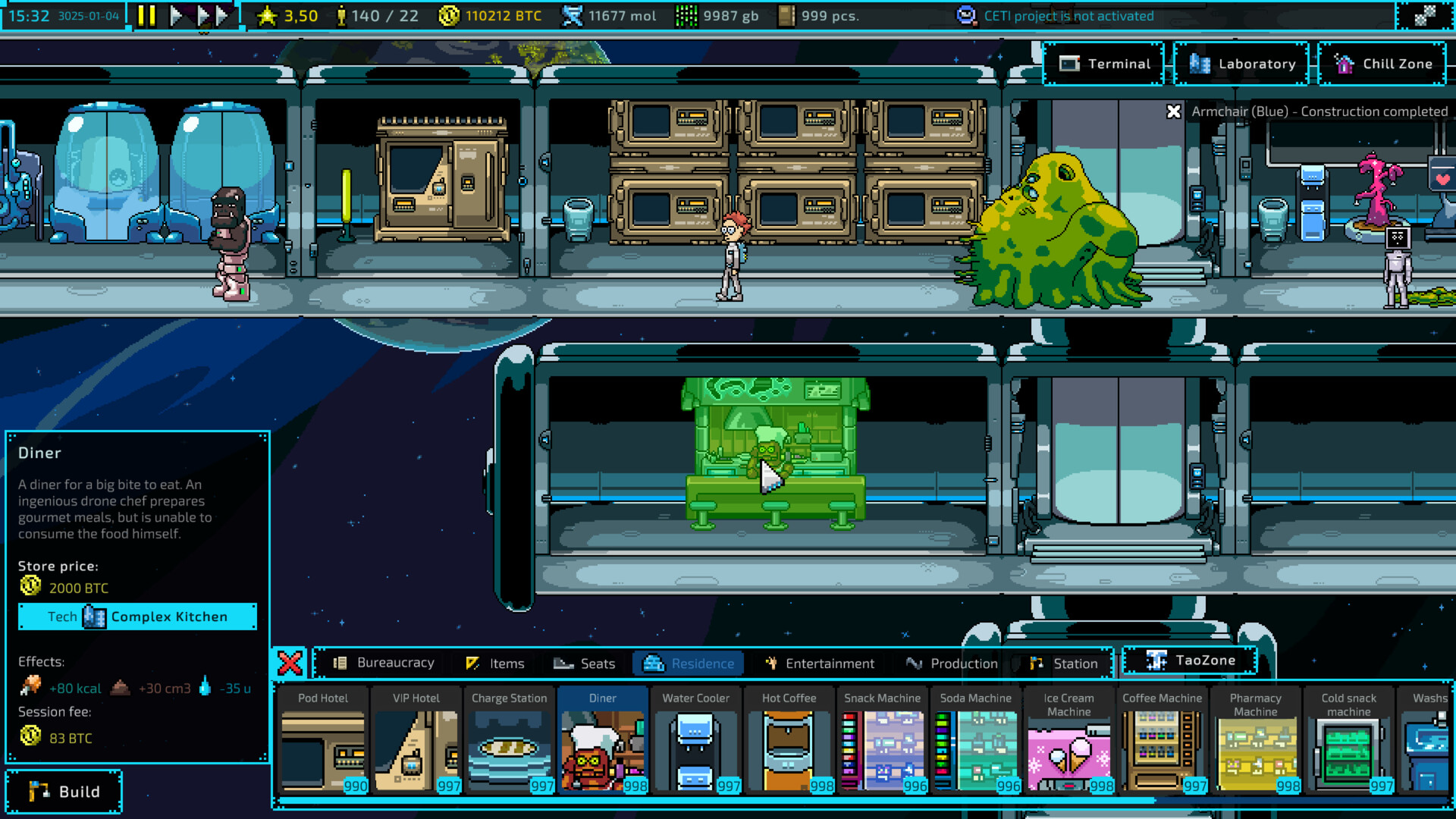Image resolution: width=1456 pixels, height=819 pixels.
Task: Click the Complex Kitchen tech link
Action: (137, 617)
